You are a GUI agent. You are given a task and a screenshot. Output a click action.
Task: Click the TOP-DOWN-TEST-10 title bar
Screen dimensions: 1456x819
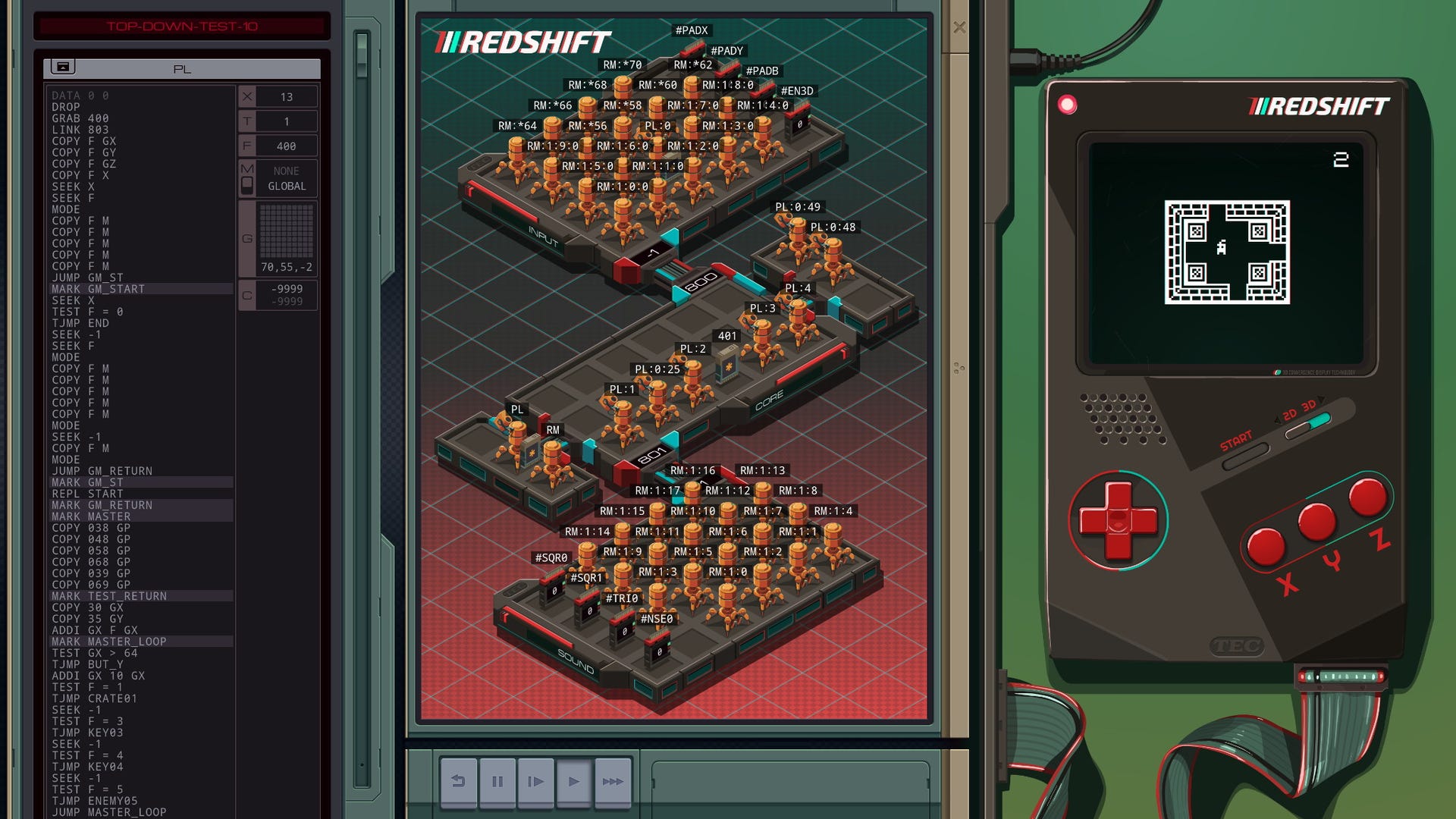[x=182, y=27]
